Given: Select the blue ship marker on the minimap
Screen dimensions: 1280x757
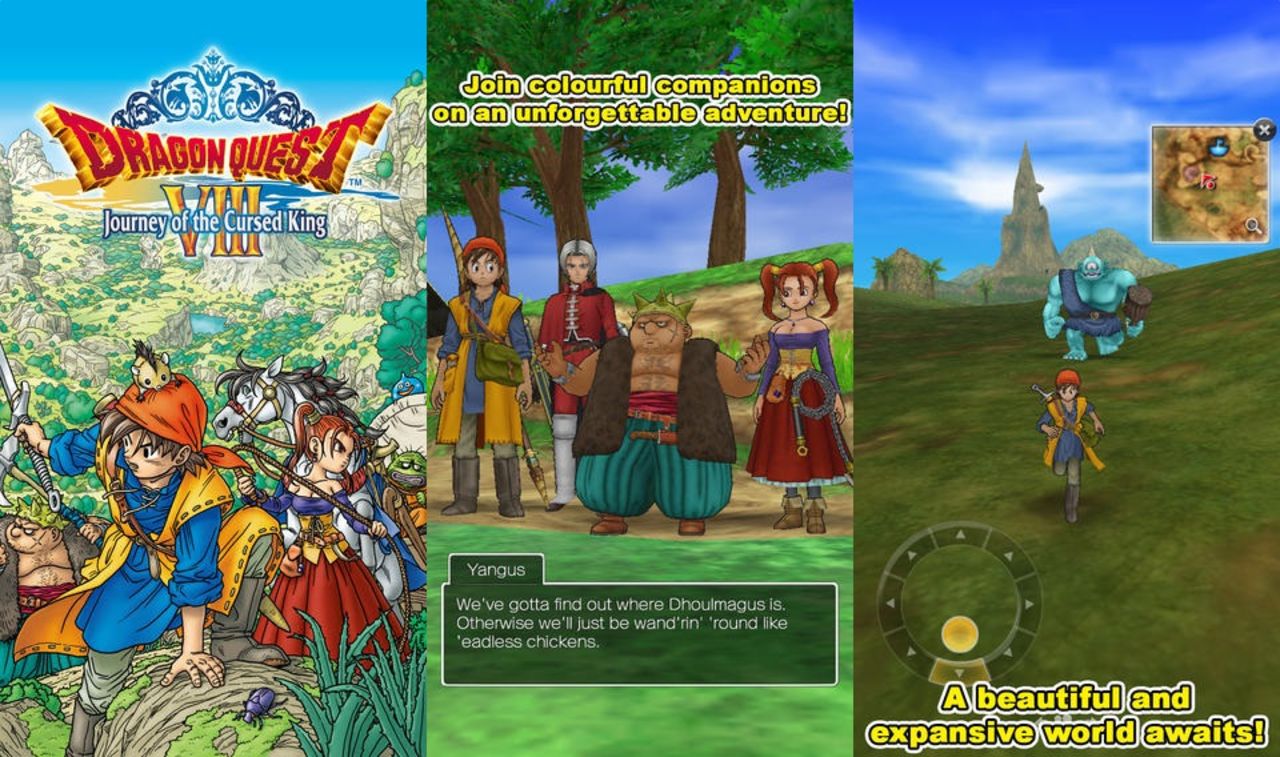Looking at the screenshot, I should tap(1218, 148).
